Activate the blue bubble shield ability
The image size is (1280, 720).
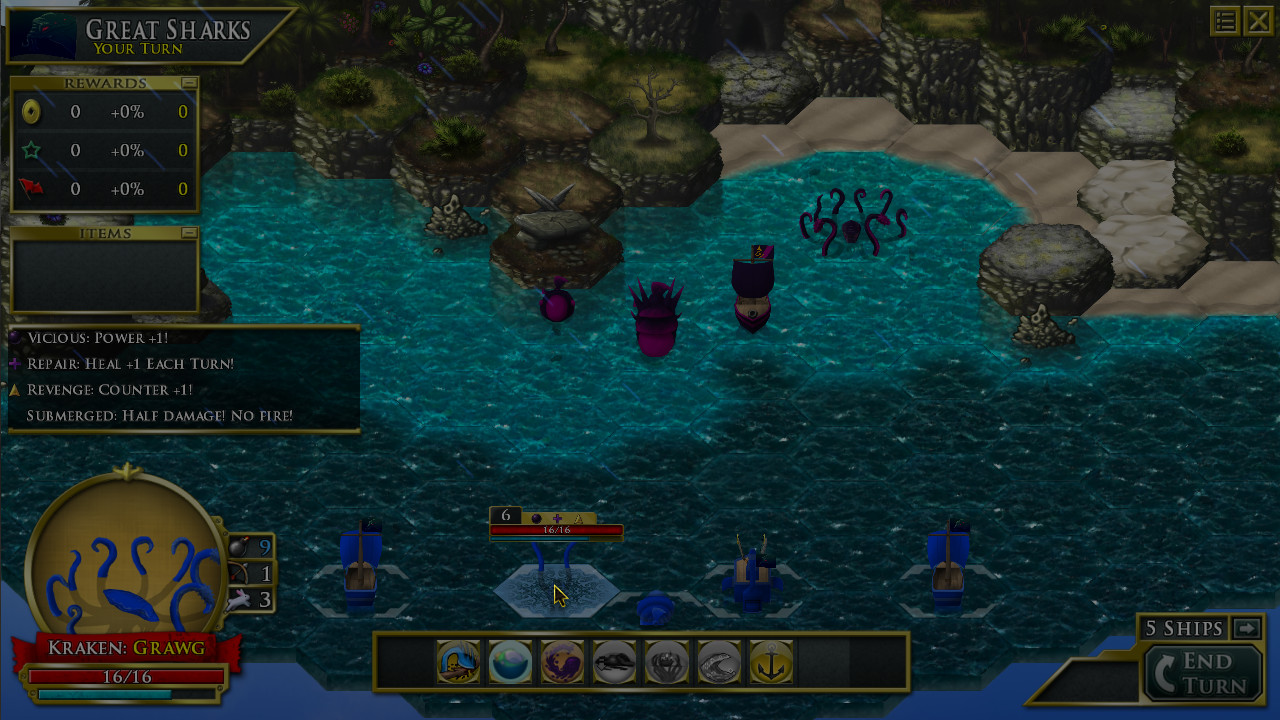click(510, 662)
